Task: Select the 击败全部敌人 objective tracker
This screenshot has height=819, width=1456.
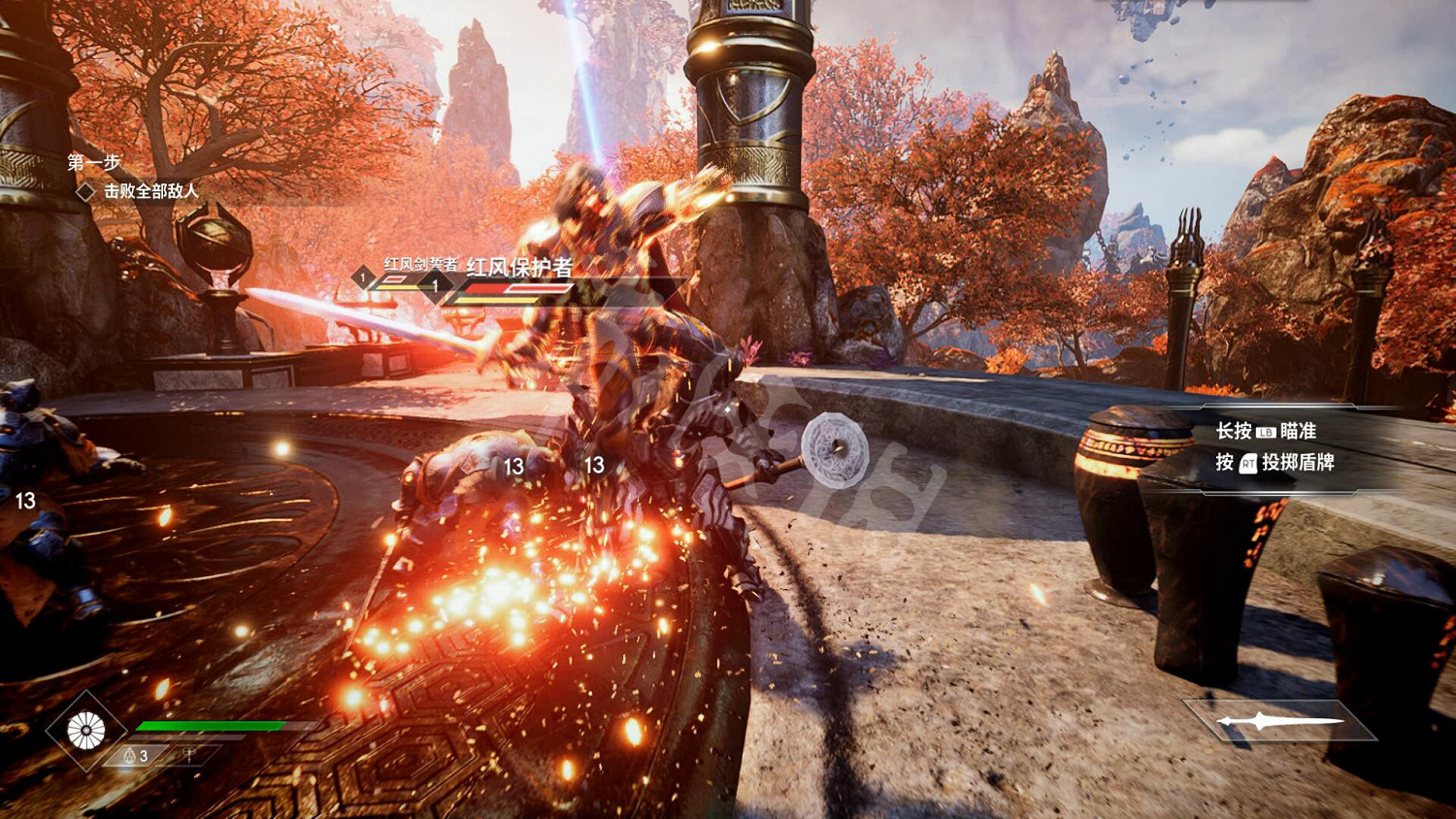Action: 150,191
